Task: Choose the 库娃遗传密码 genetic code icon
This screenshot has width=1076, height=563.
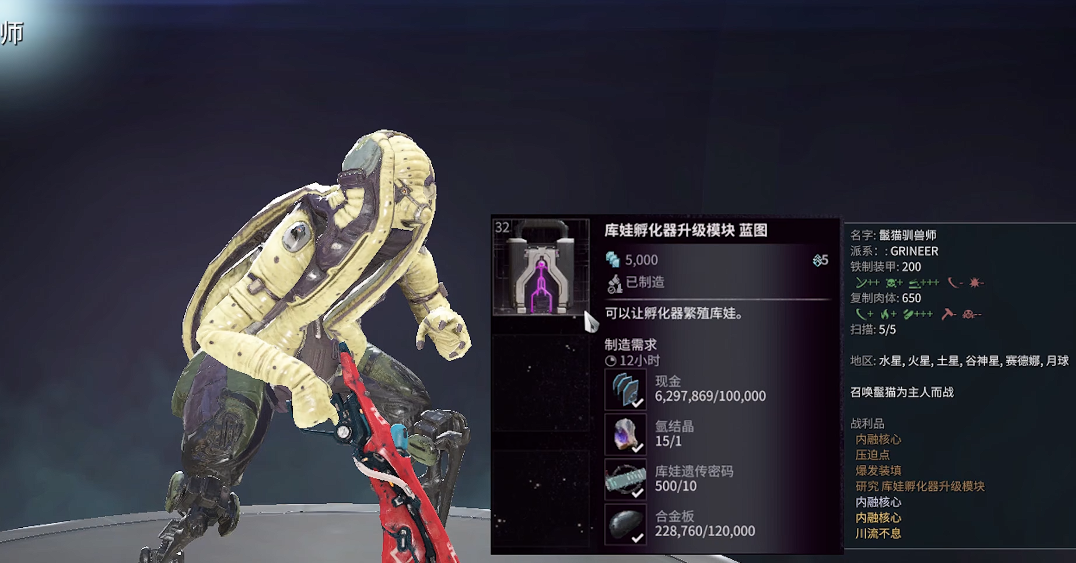Action: 626,479
